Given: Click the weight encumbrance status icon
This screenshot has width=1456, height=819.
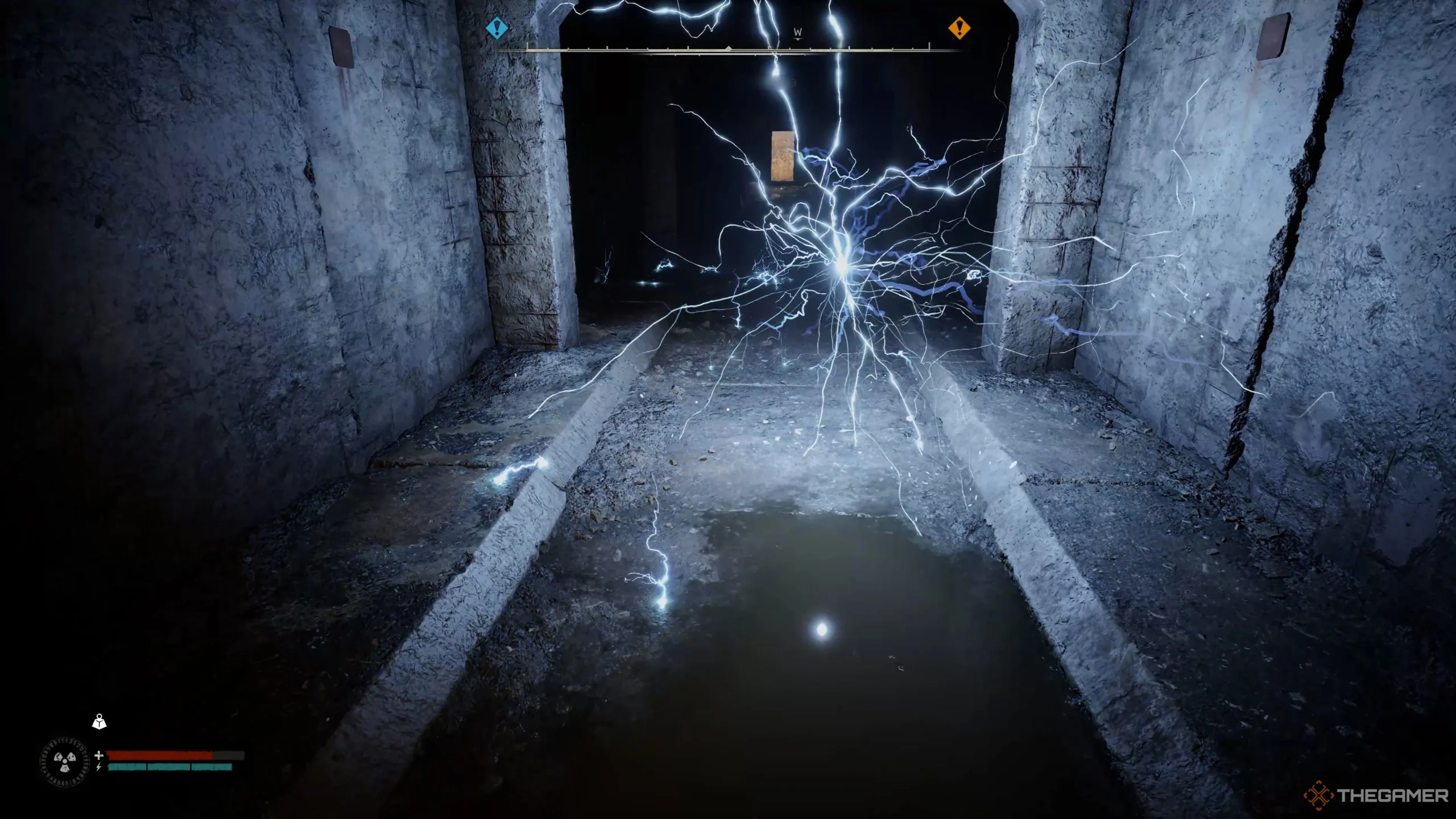Looking at the screenshot, I should point(100,722).
